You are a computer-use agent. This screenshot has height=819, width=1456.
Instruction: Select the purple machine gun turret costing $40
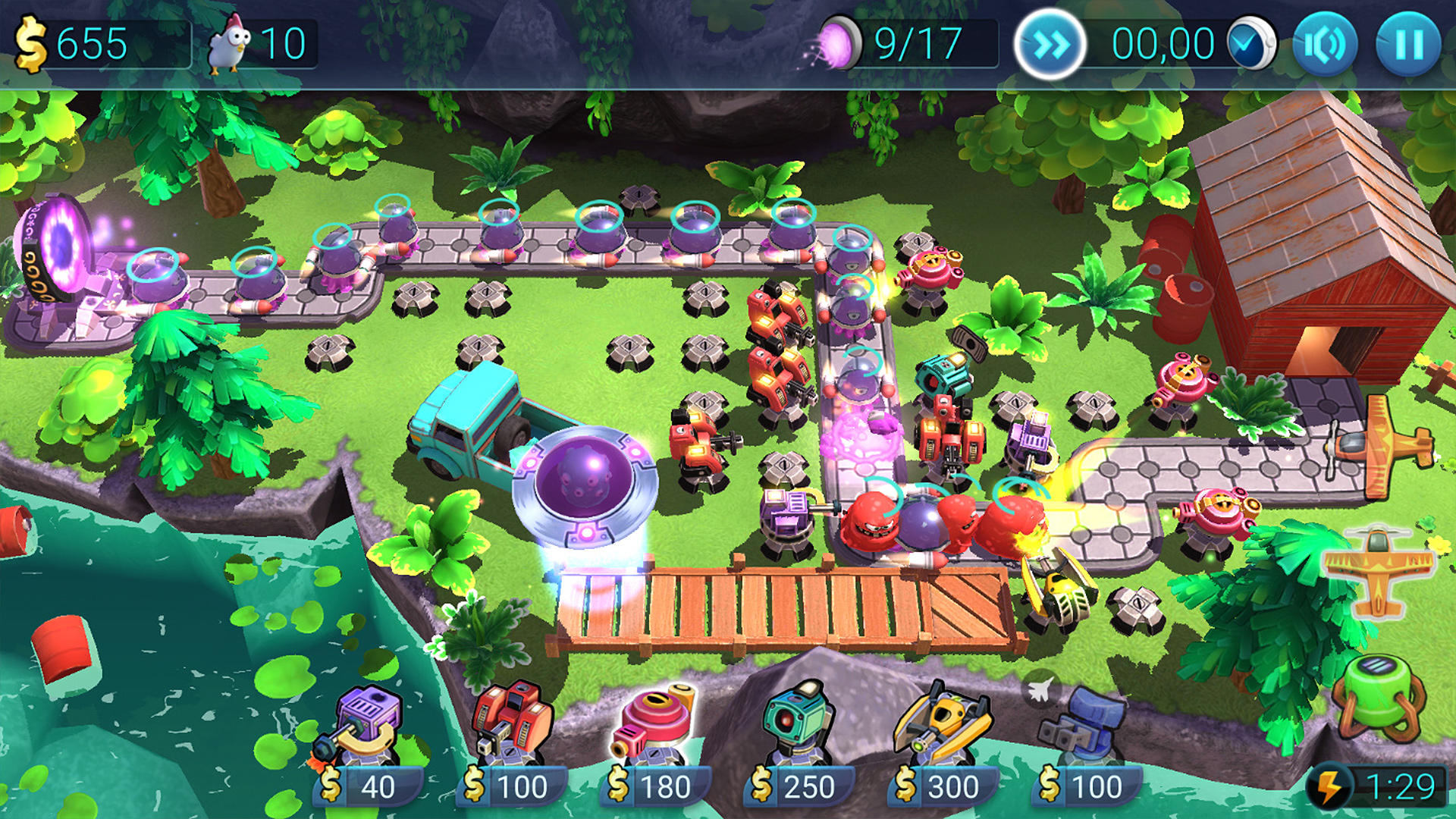click(368, 724)
